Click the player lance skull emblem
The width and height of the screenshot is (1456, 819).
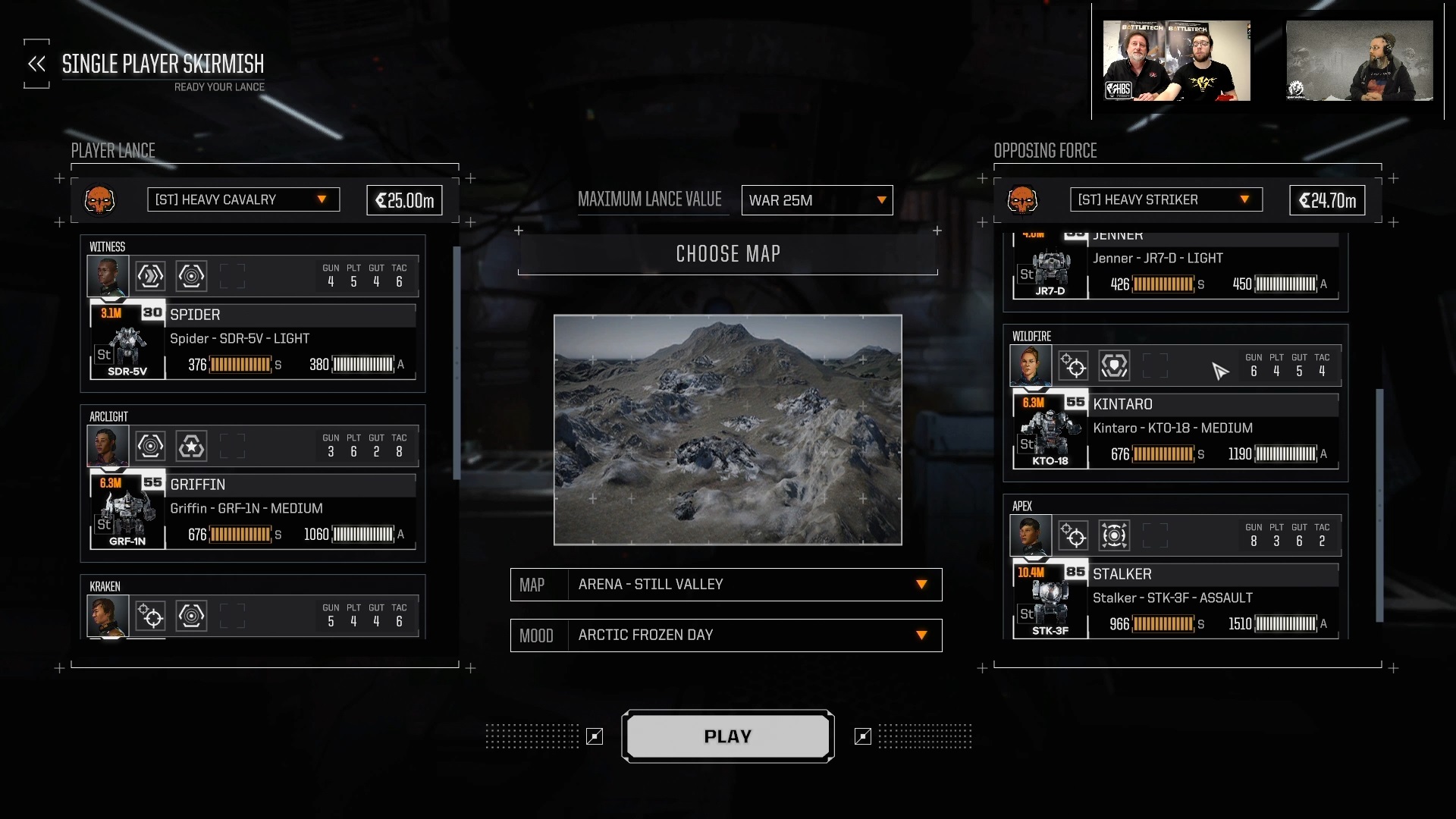(99, 200)
